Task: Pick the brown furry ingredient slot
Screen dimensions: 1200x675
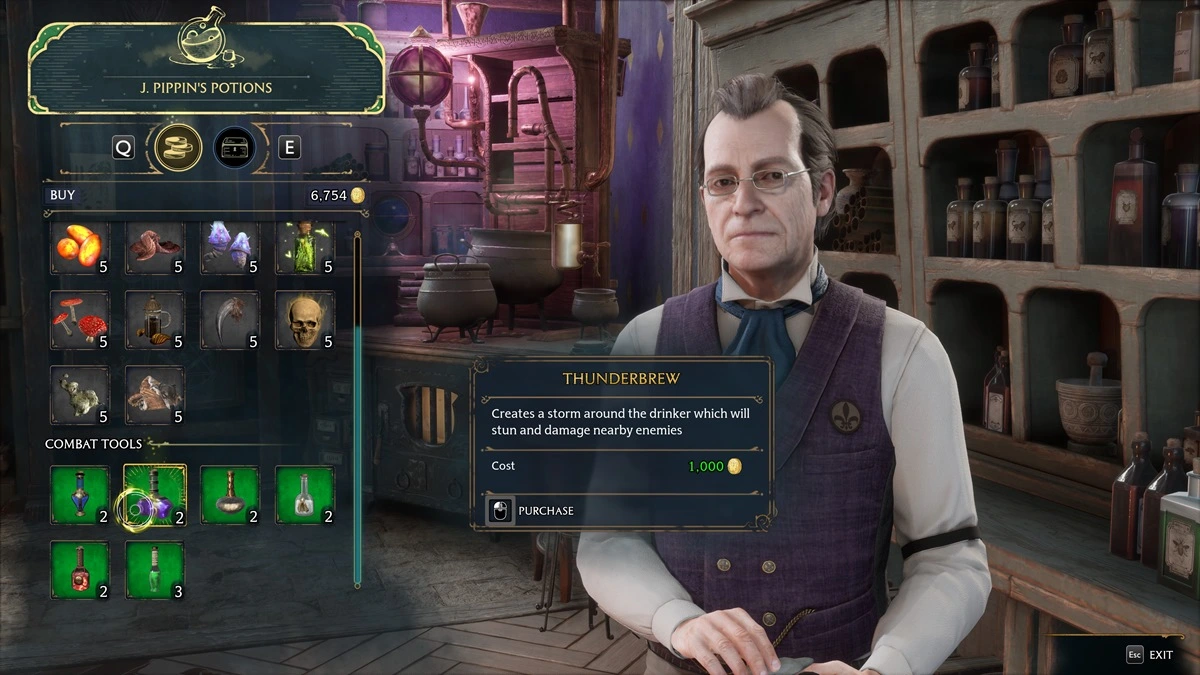Action: click(x=155, y=394)
